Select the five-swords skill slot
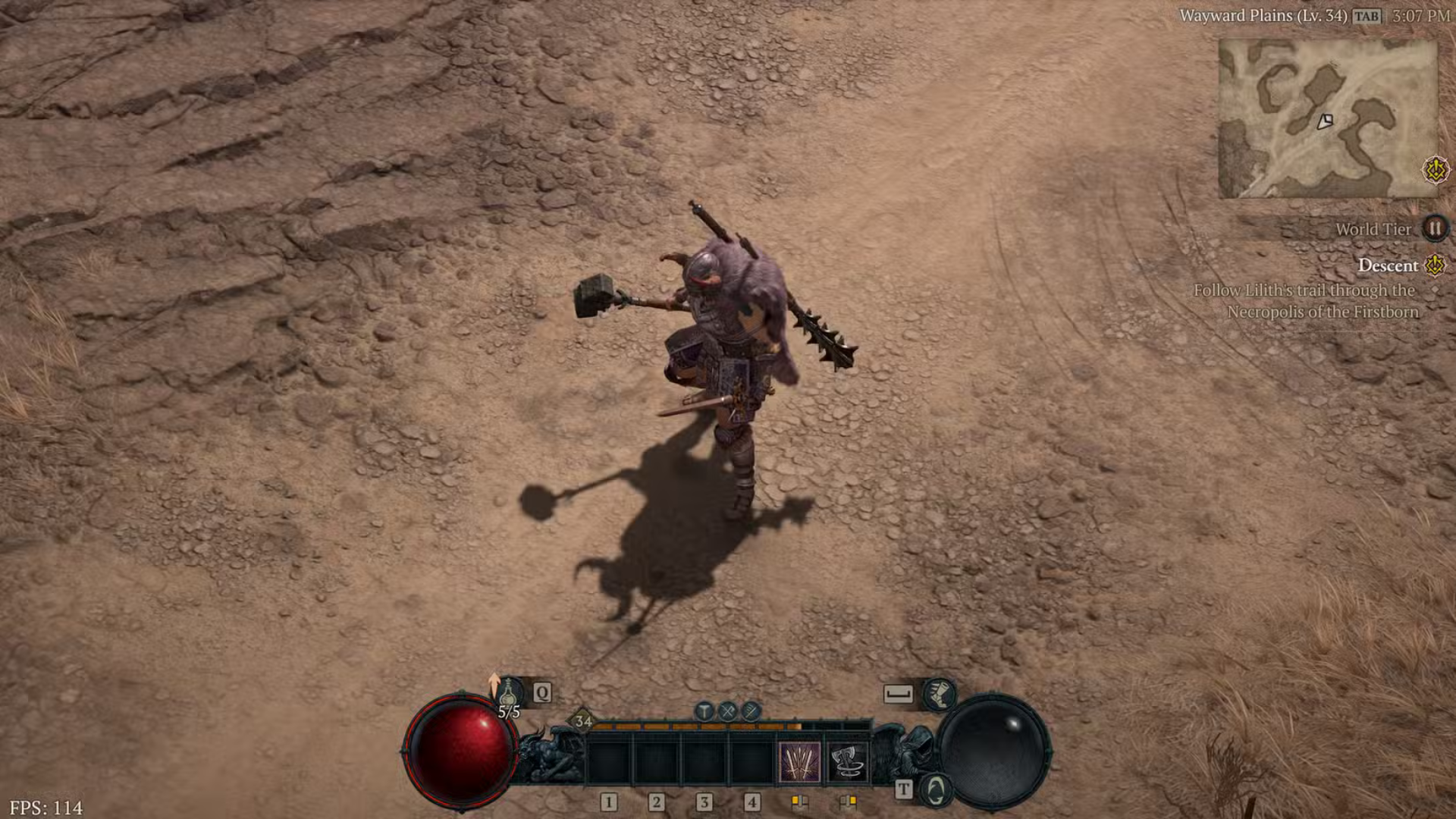Screen dimensions: 1456x819 pyautogui.click(x=799, y=761)
